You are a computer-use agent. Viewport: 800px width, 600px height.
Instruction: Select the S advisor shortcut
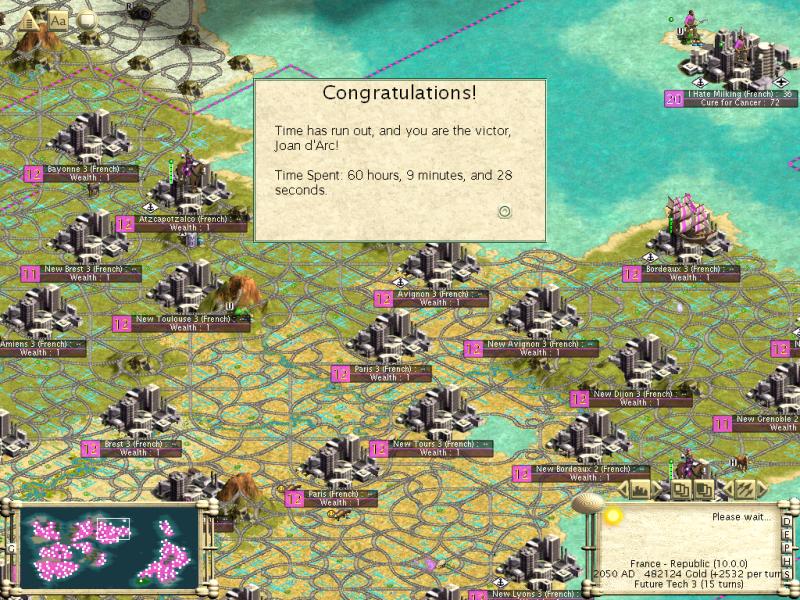pyautogui.click(x=787, y=577)
